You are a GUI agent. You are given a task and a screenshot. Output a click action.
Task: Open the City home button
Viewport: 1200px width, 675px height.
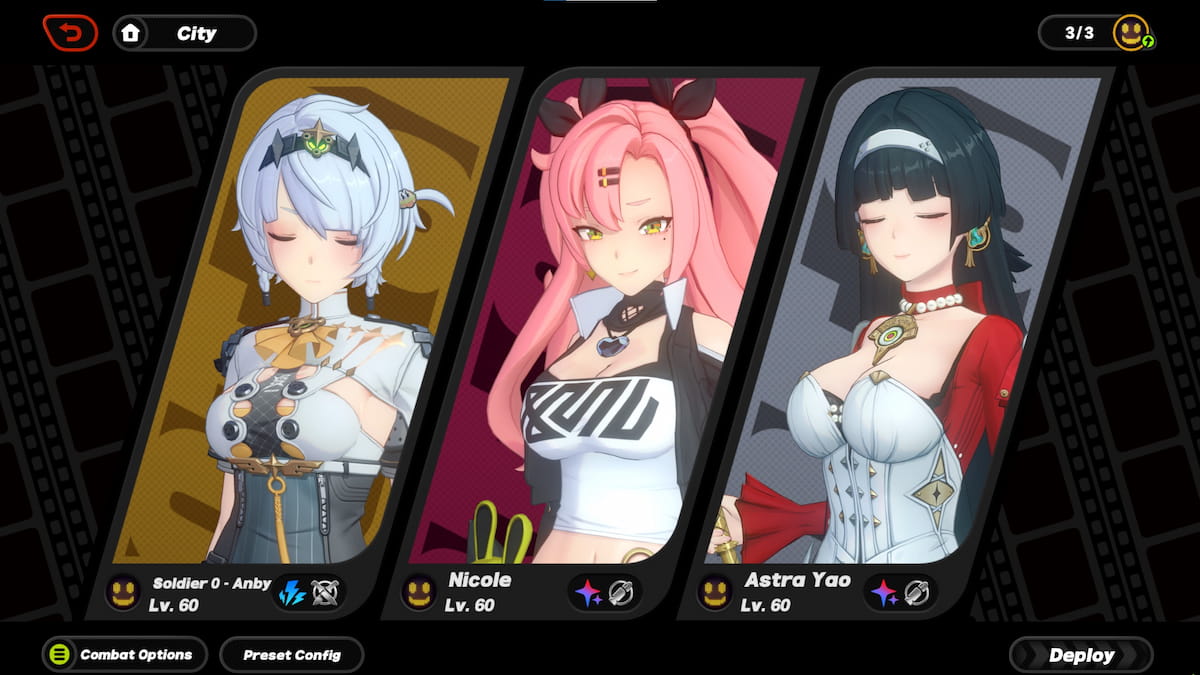(185, 33)
